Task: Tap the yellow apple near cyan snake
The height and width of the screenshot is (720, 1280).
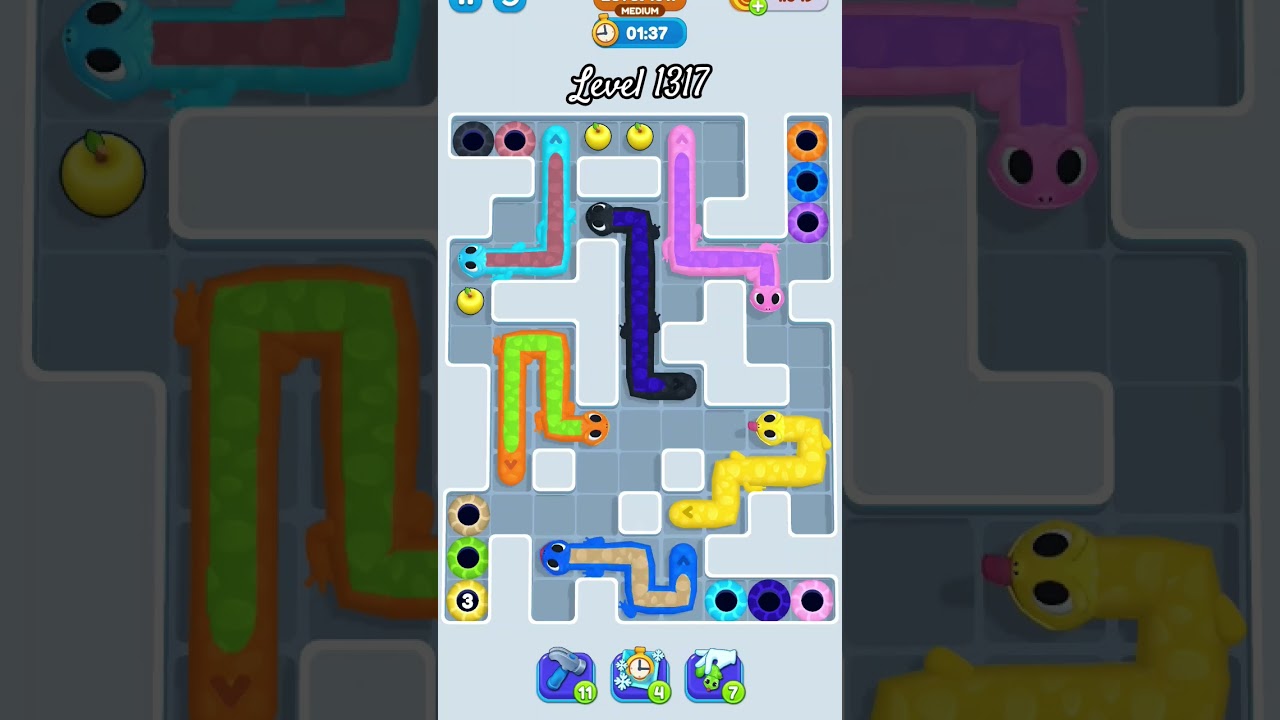Action: 469,301
